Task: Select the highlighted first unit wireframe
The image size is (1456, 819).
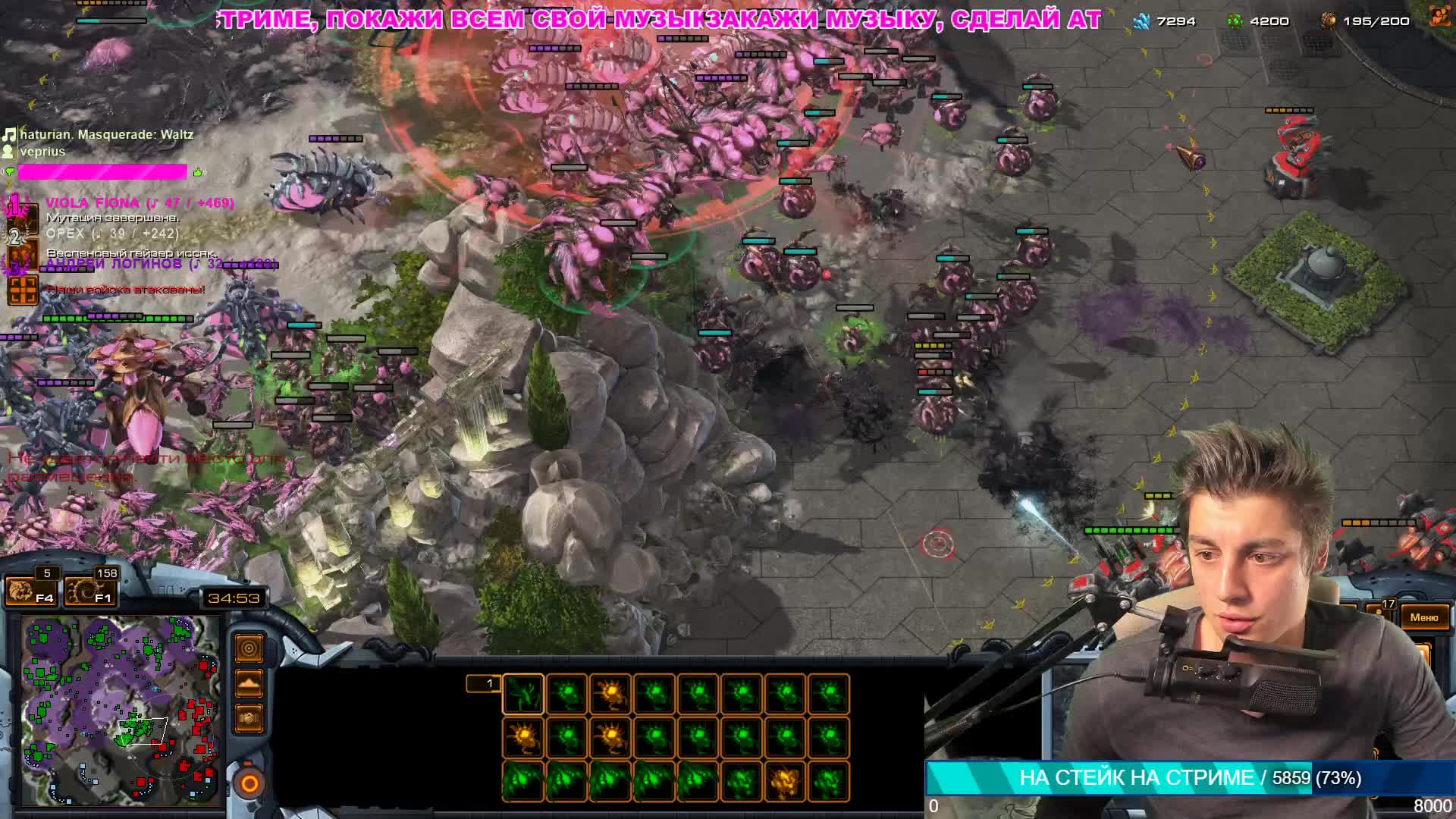Action: tap(523, 694)
